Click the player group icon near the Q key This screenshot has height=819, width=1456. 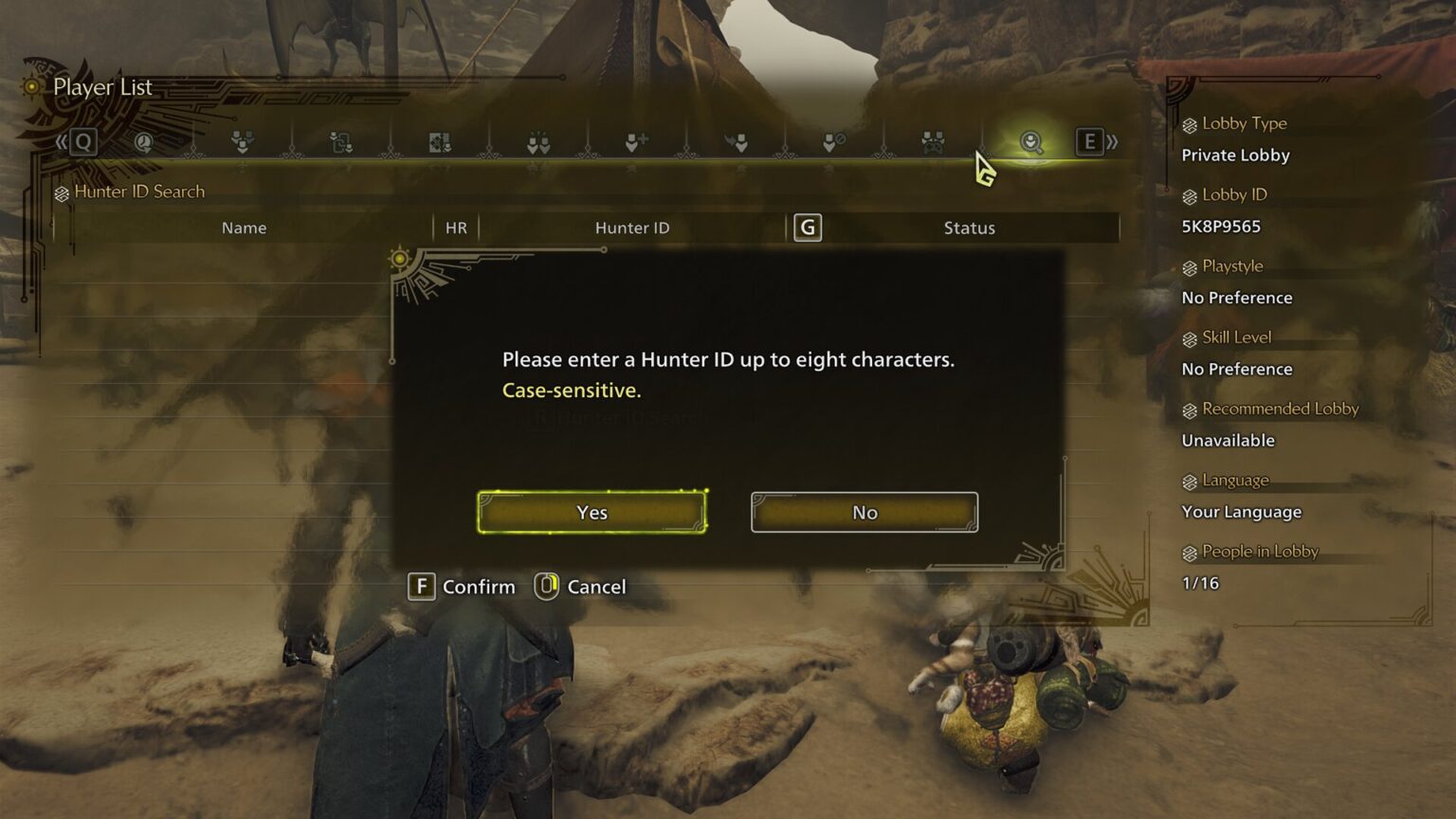(242, 142)
